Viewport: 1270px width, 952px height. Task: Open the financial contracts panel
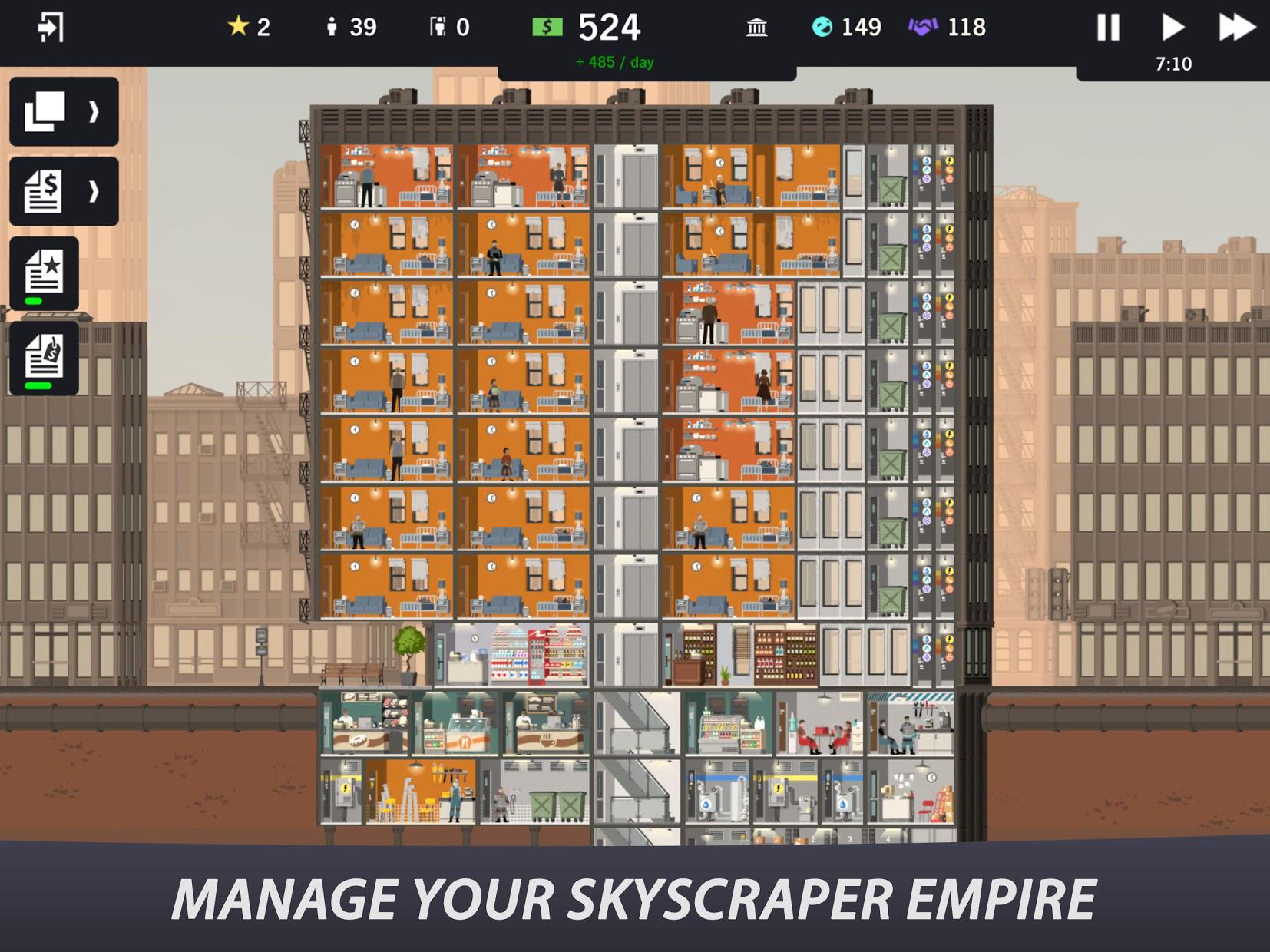[x=48, y=192]
